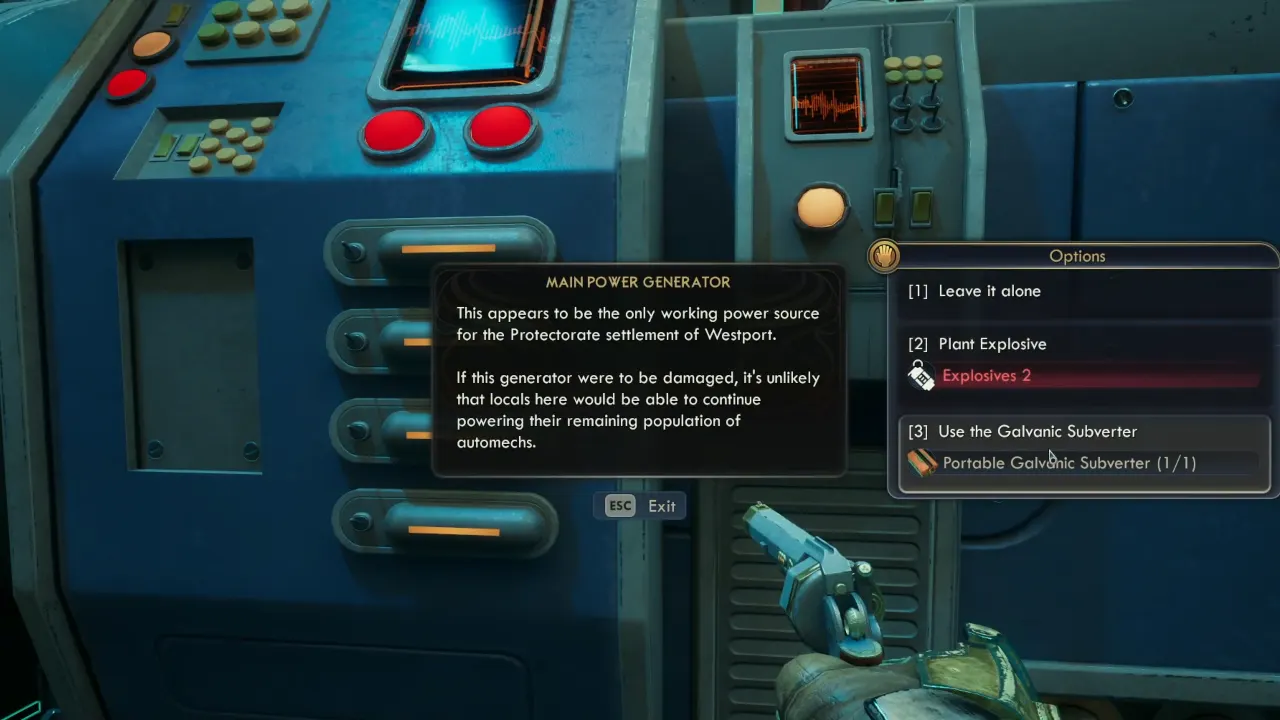Flip the green rocker switch below the gauges
The height and width of the screenshot is (720, 1280).
click(886, 208)
